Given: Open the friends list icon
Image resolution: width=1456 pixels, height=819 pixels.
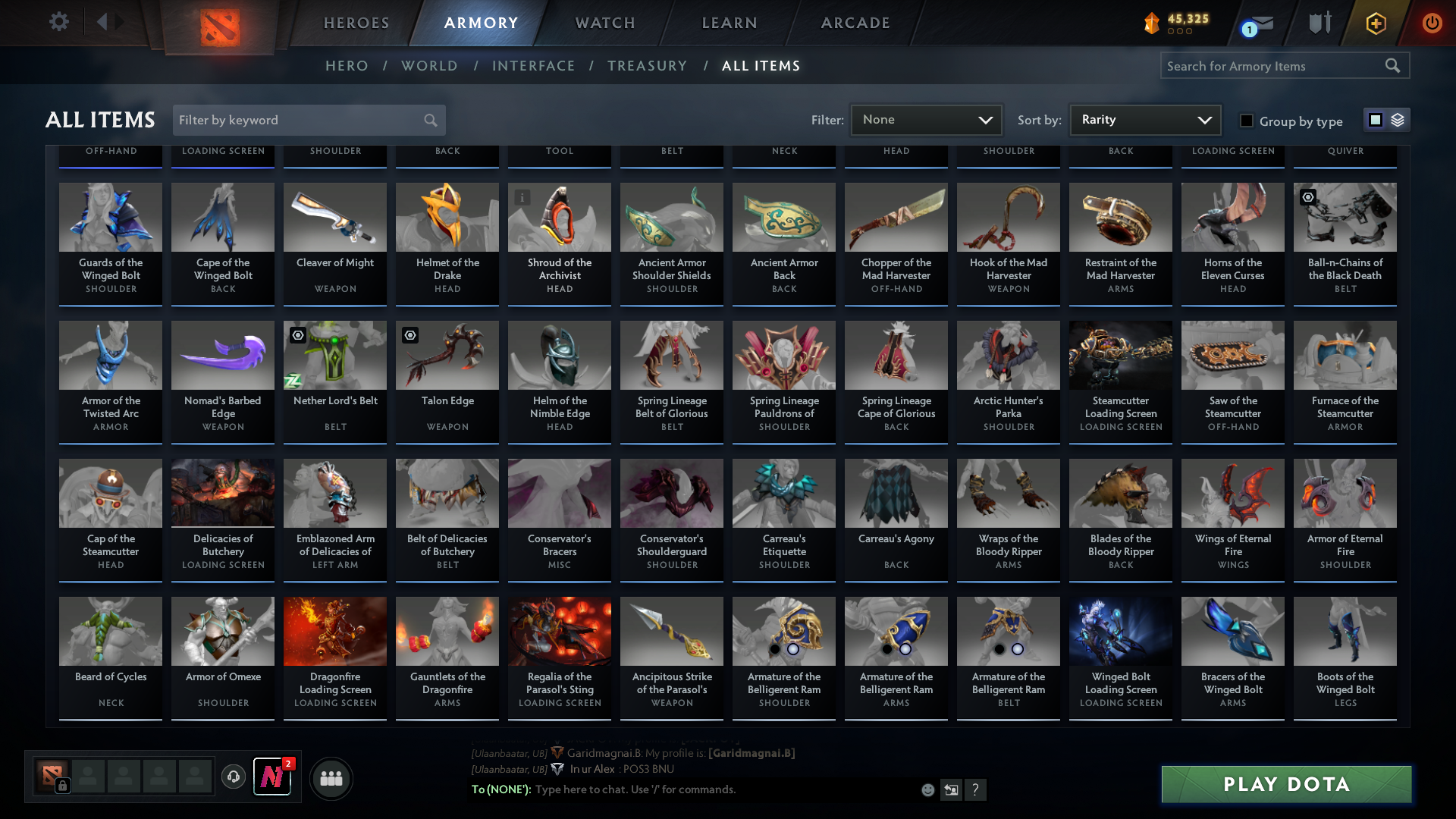Looking at the screenshot, I should click(x=331, y=778).
